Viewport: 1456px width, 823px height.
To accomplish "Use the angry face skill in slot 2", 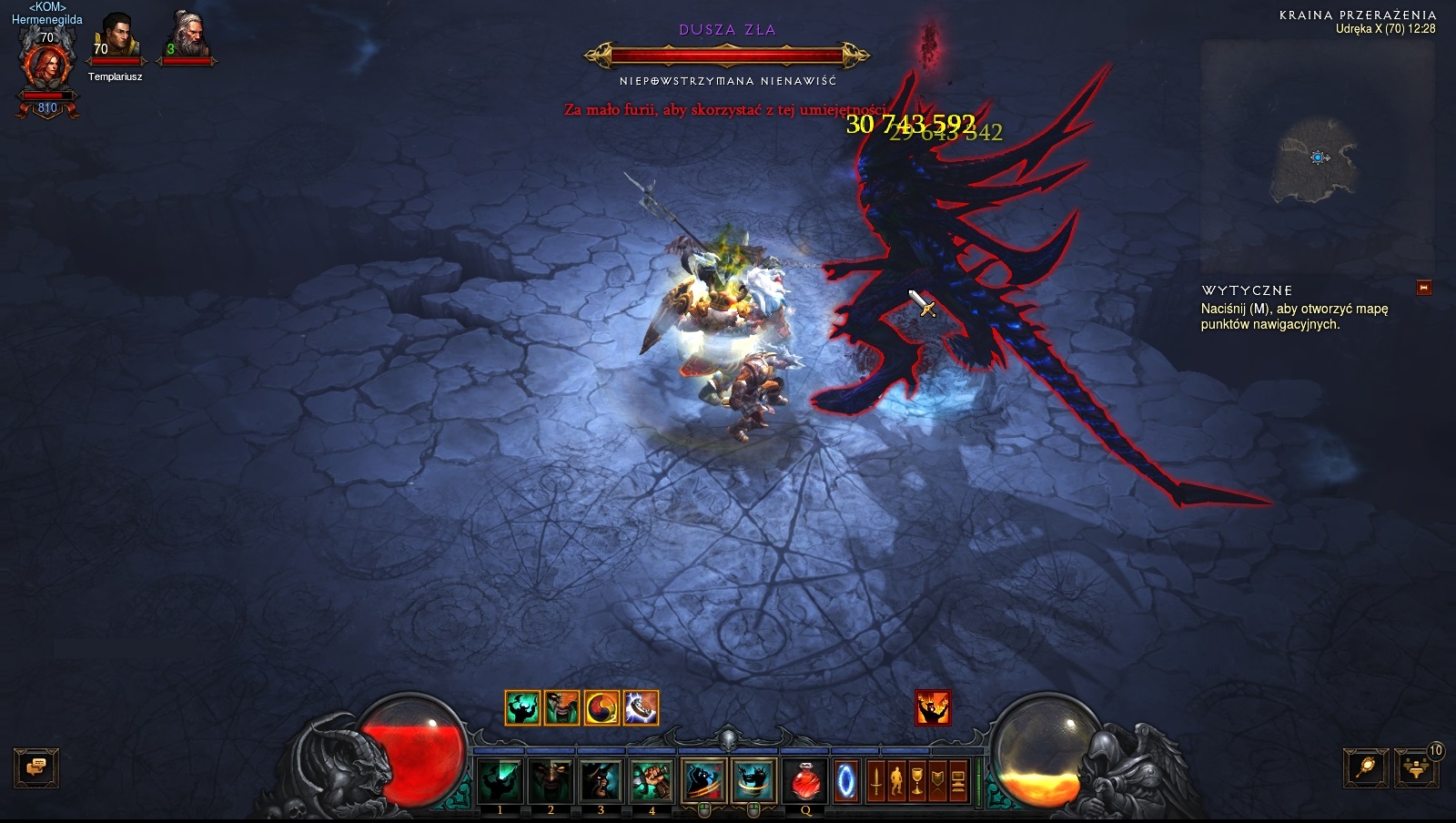I will (x=551, y=780).
